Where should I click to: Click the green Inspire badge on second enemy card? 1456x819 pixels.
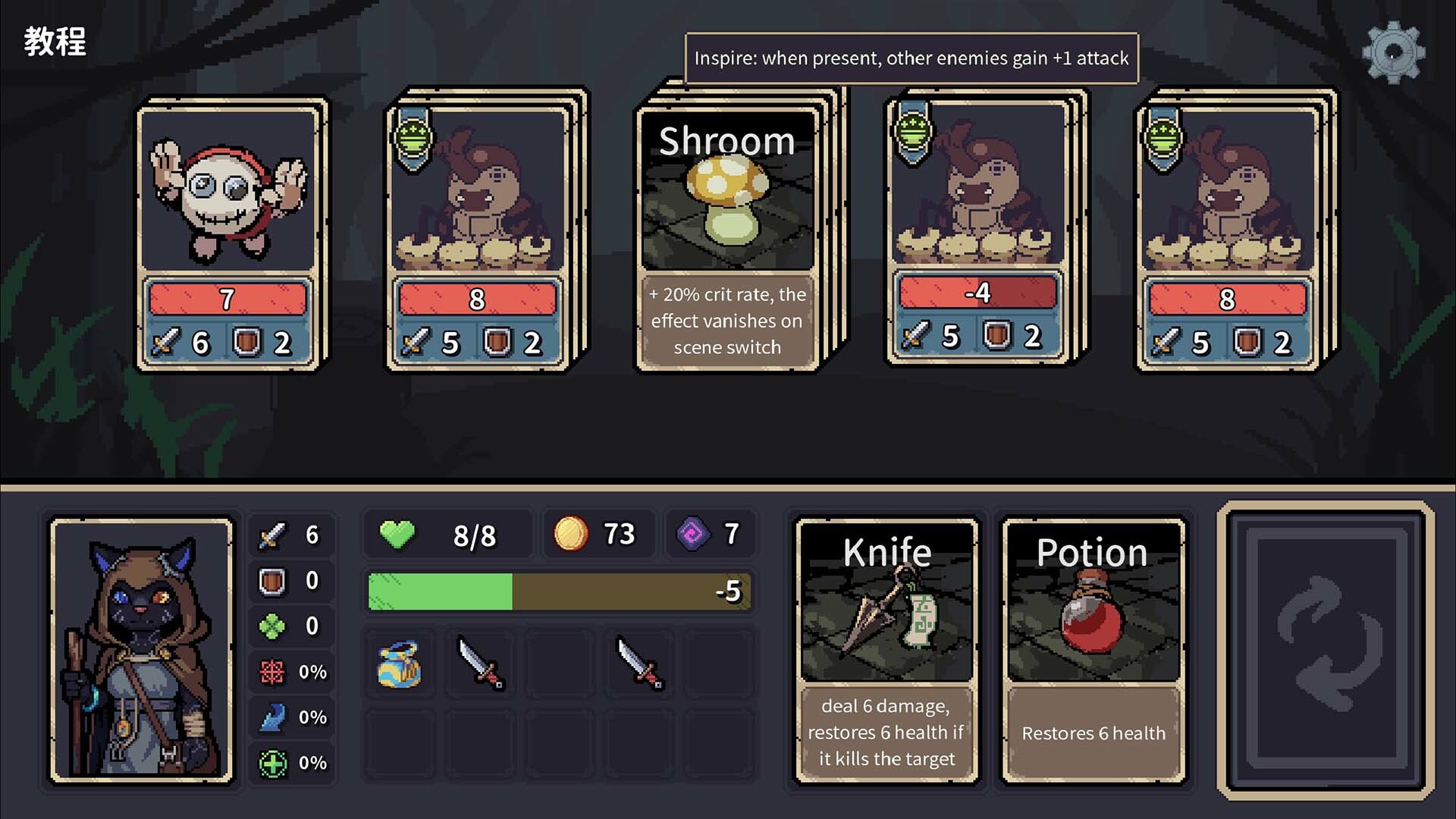(x=413, y=138)
